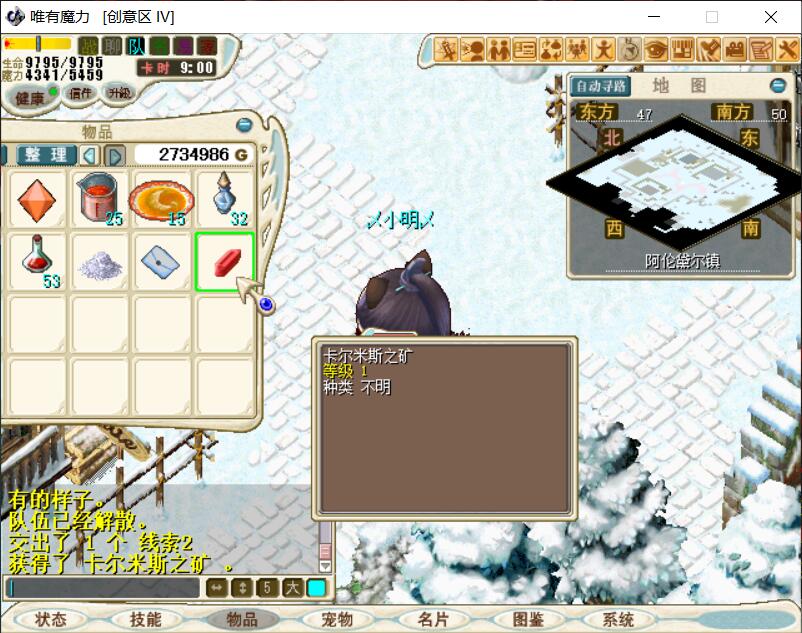Select the orange crystal item slot
This screenshot has height=633, width=802.
click(x=36, y=199)
